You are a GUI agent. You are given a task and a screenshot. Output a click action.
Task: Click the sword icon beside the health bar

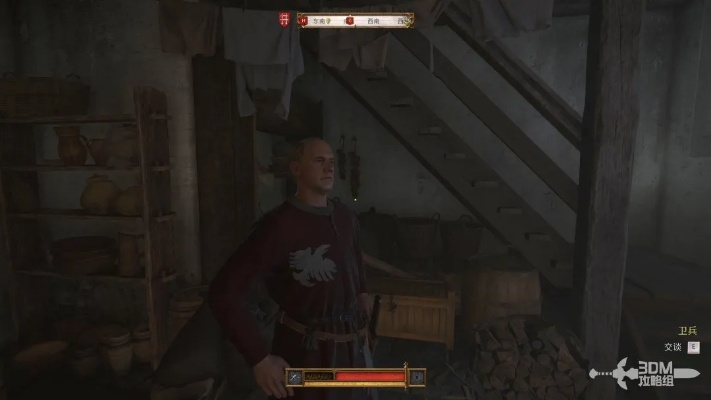click(295, 377)
